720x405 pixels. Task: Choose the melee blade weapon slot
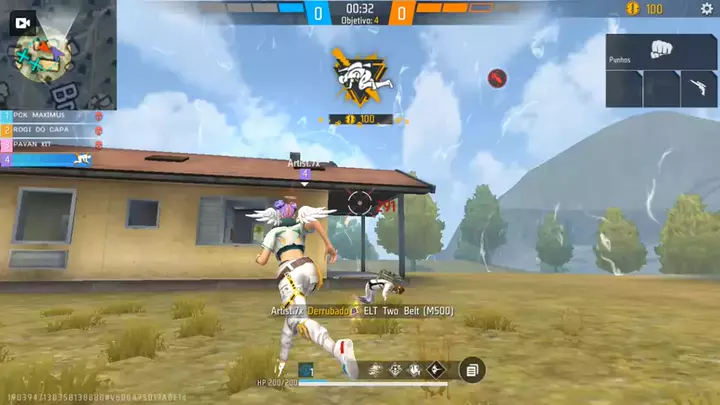699,88
